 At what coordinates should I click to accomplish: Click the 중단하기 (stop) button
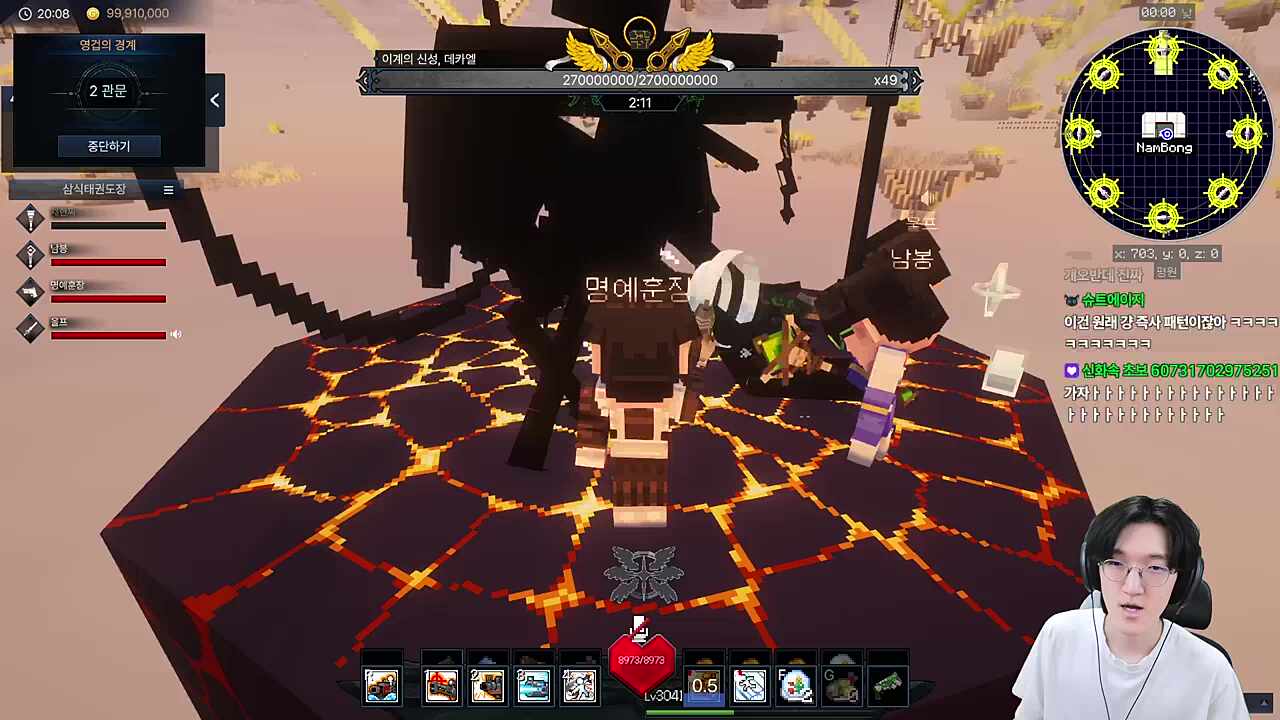108,146
